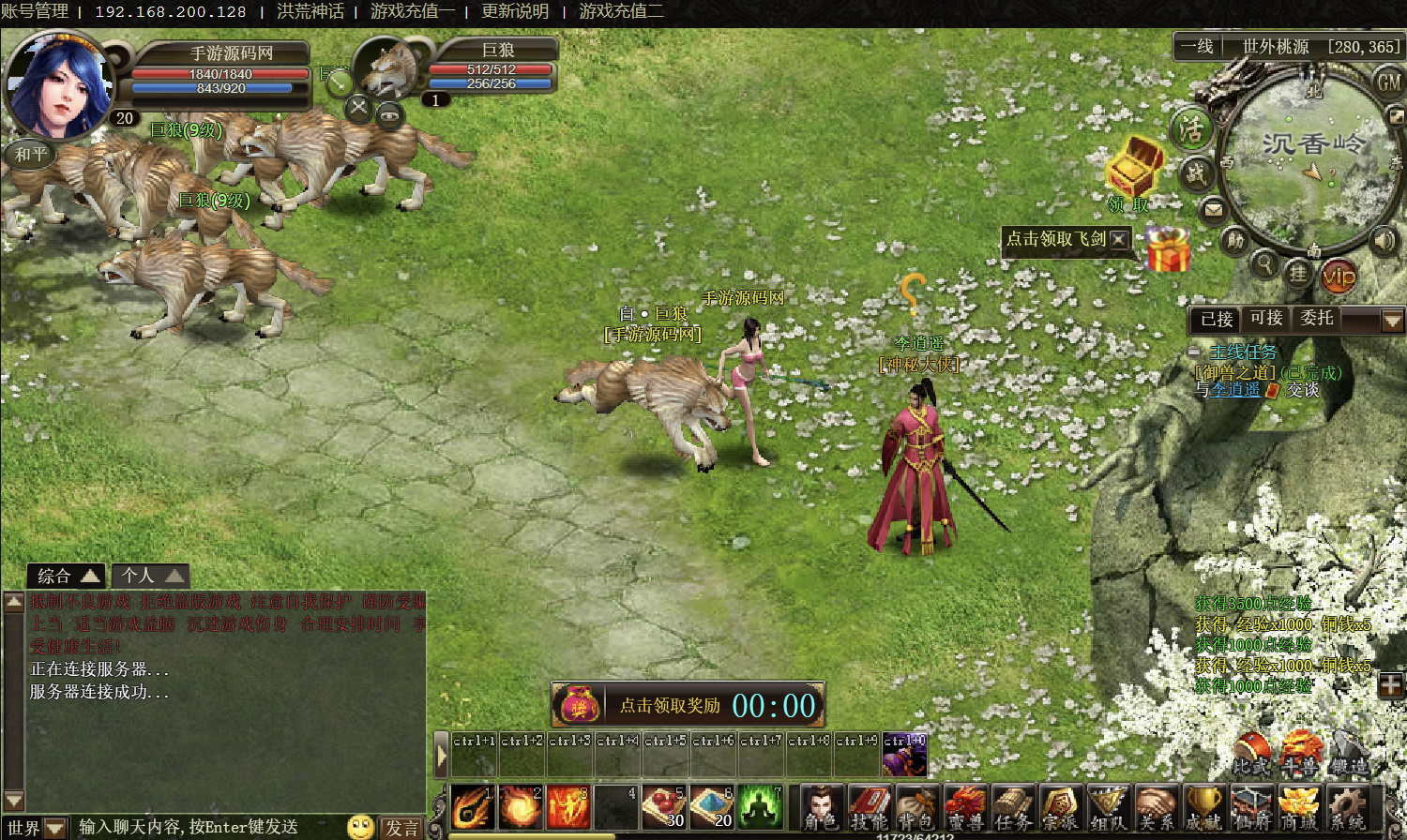Open the 技能 skills book
The height and width of the screenshot is (840, 1407).
(x=870, y=806)
